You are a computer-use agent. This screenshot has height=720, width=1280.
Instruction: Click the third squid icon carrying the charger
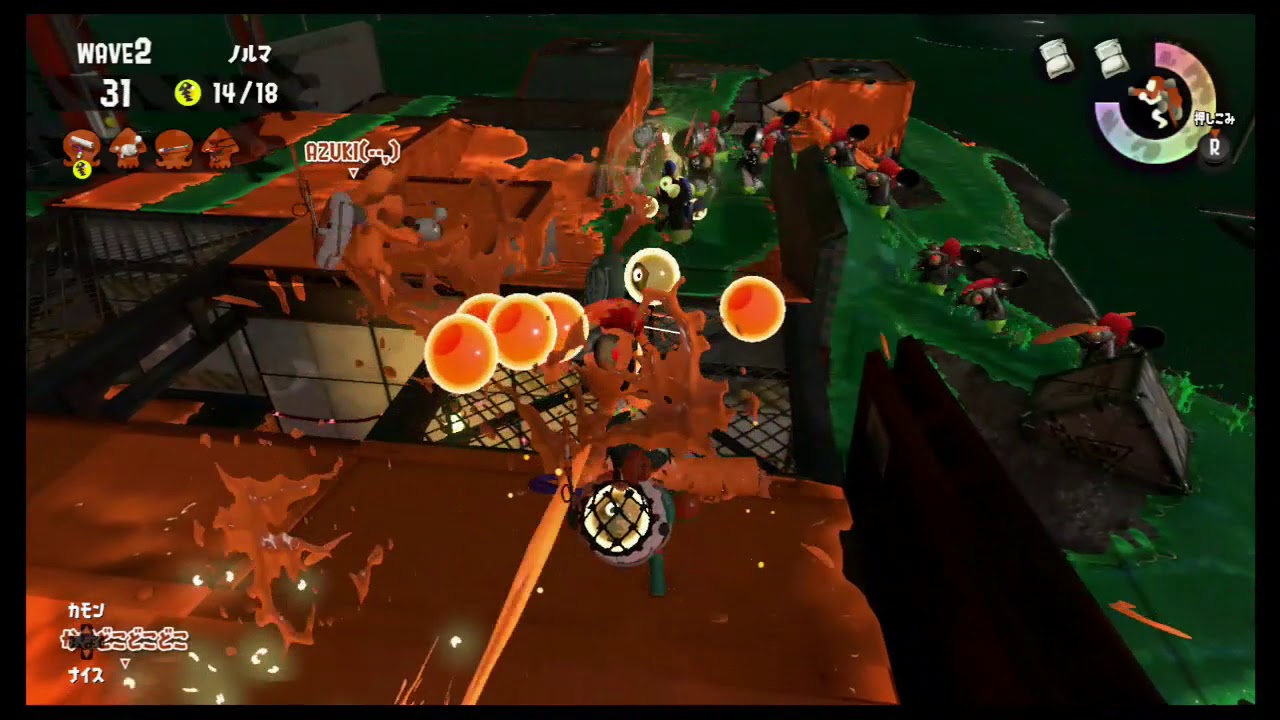(x=173, y=148)
